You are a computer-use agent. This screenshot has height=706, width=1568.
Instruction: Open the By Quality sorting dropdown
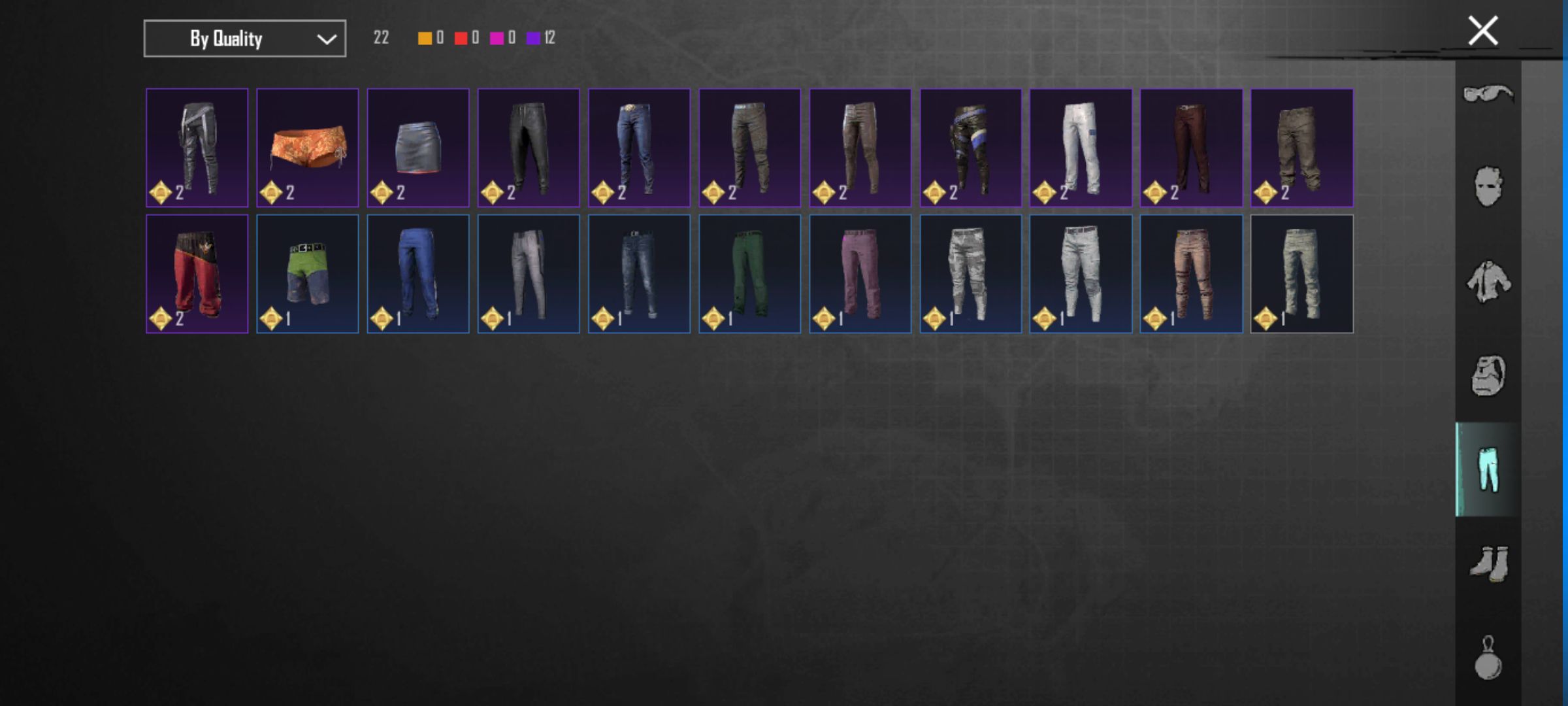(x=244, y=39)
